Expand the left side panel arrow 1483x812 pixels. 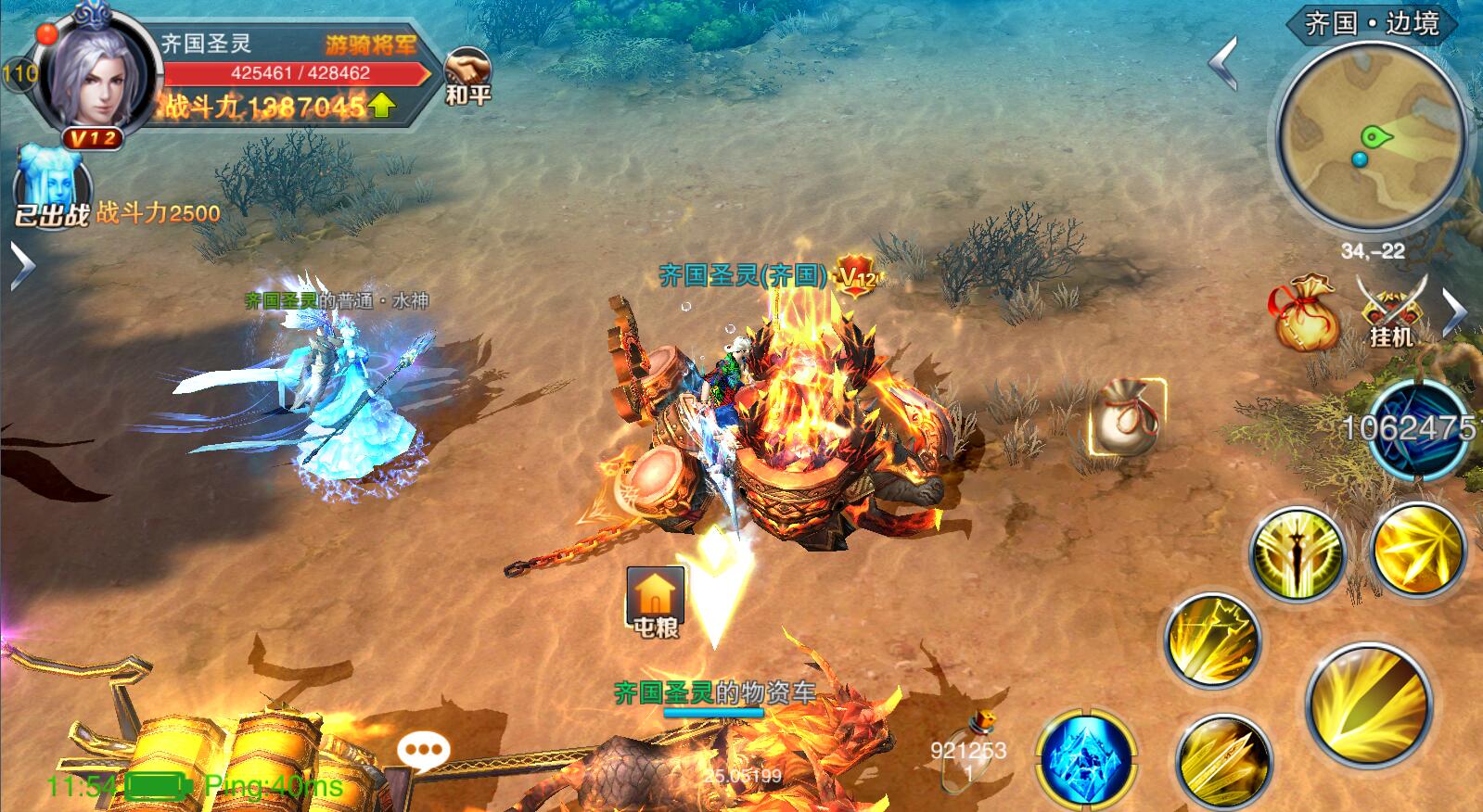[x=20, y=266]
